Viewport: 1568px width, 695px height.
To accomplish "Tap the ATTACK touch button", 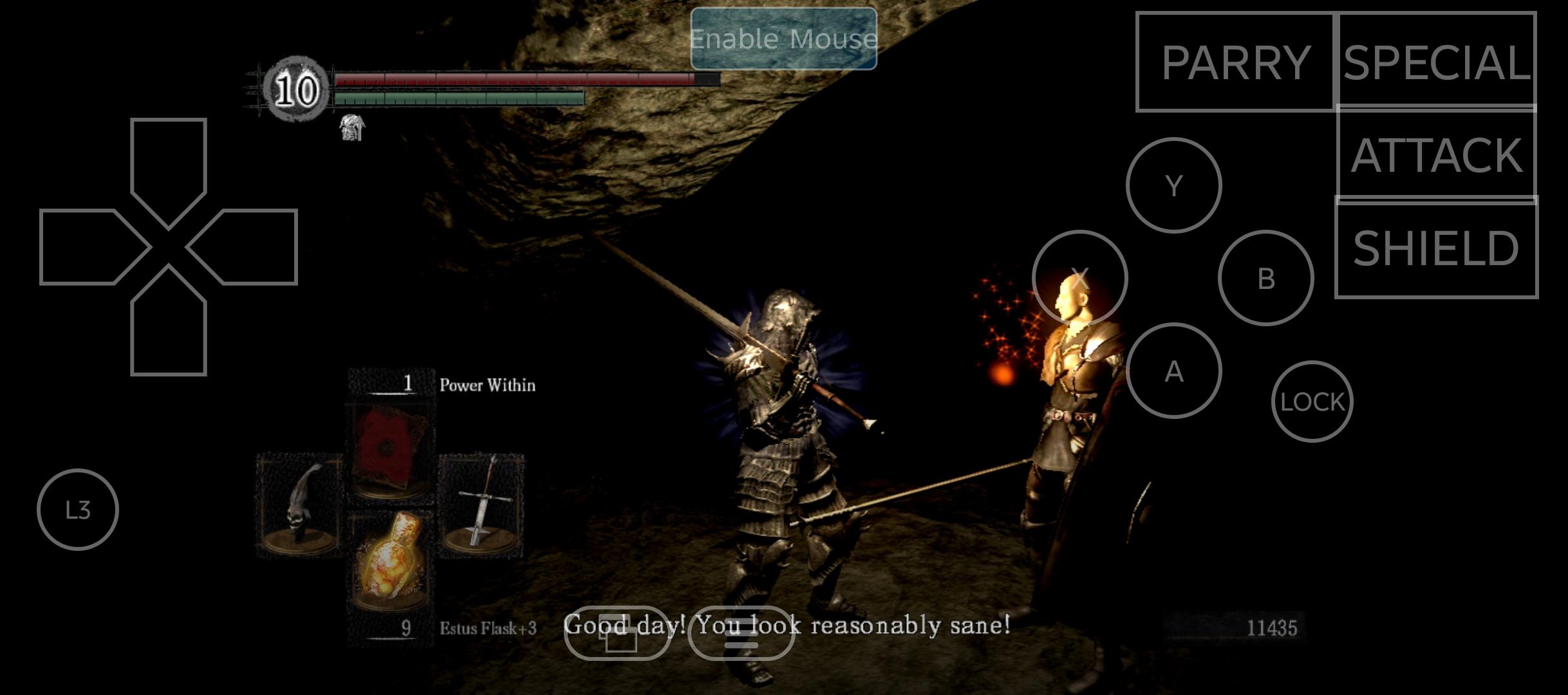I will click(x=1437, y=154).
